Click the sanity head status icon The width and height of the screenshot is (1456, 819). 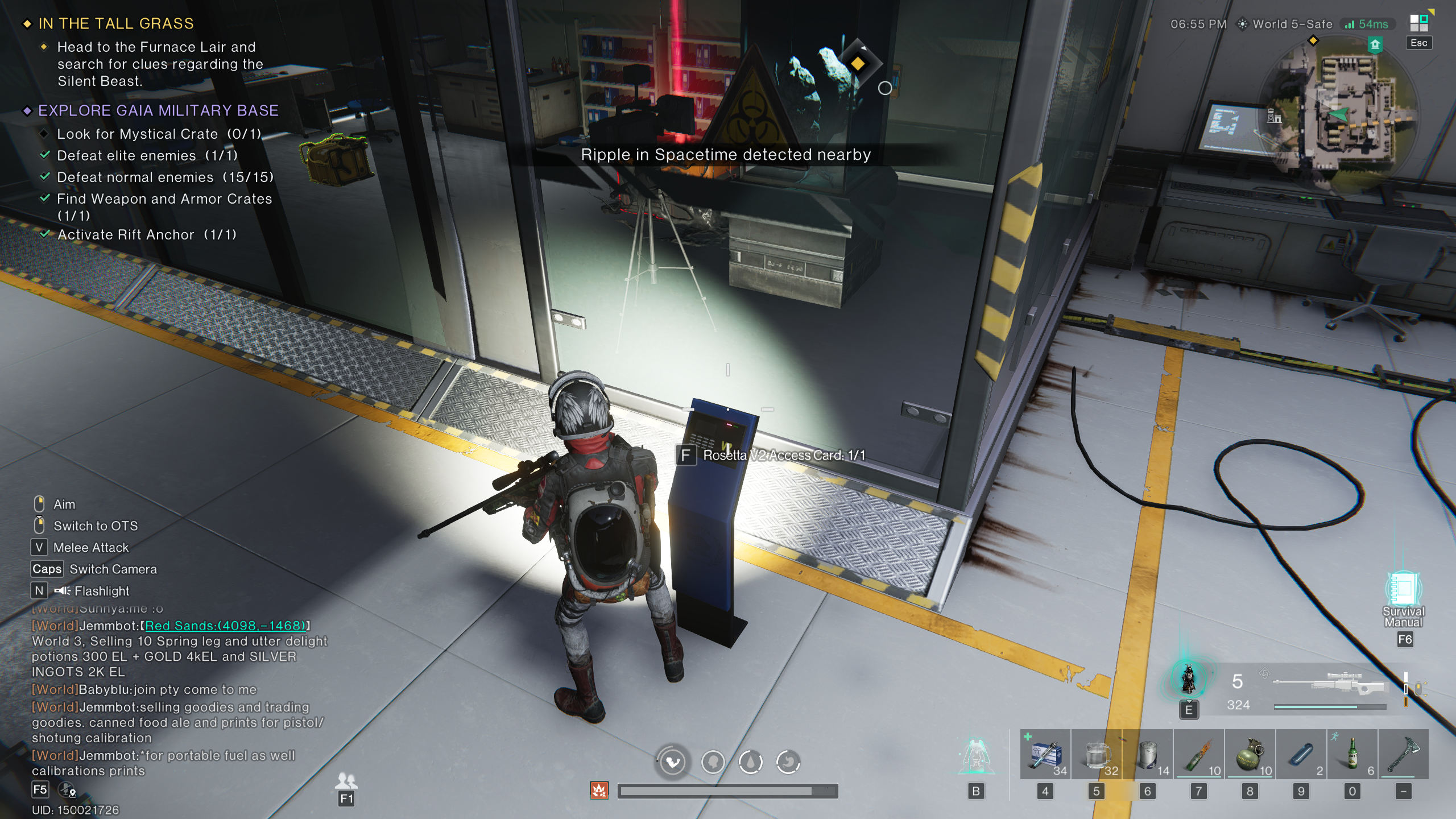tap(712, 762)
